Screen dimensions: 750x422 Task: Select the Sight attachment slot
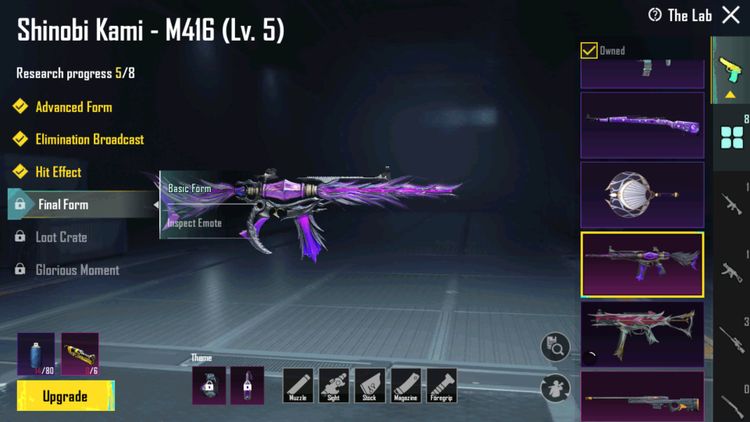click(x=334, y=385)
